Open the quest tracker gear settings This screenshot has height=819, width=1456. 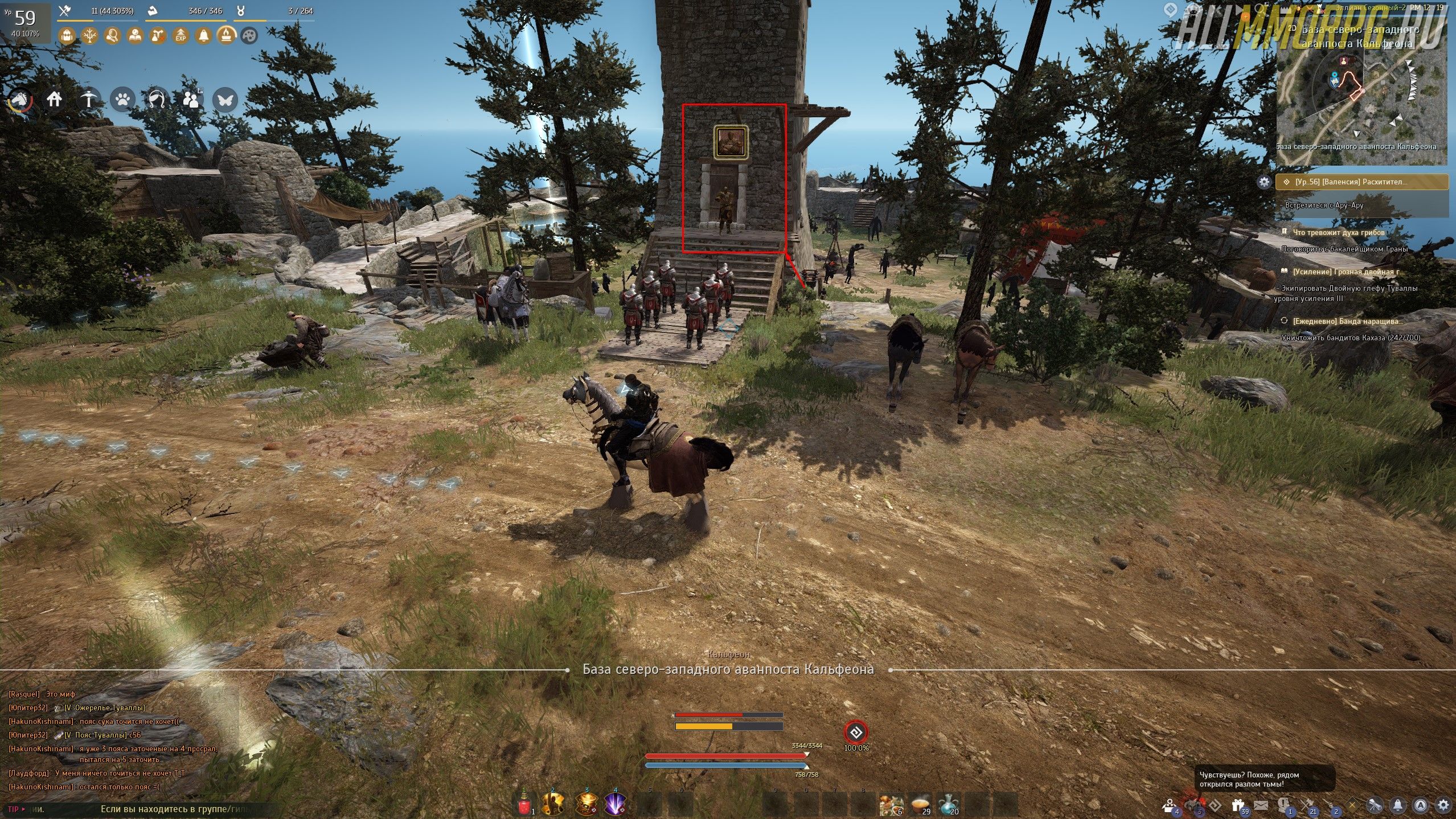(x=1264, y=182)
